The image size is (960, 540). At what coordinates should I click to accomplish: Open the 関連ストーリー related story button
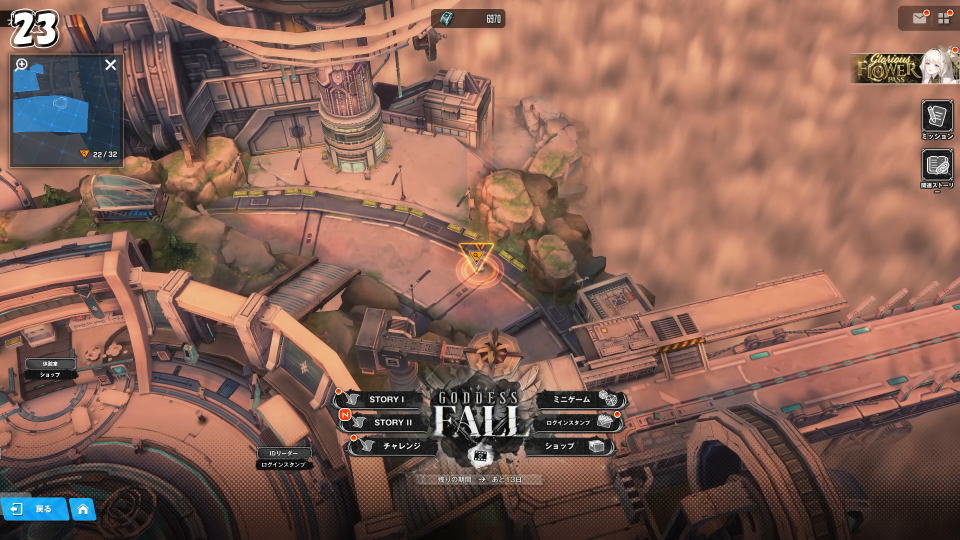(x=937, y=167)
